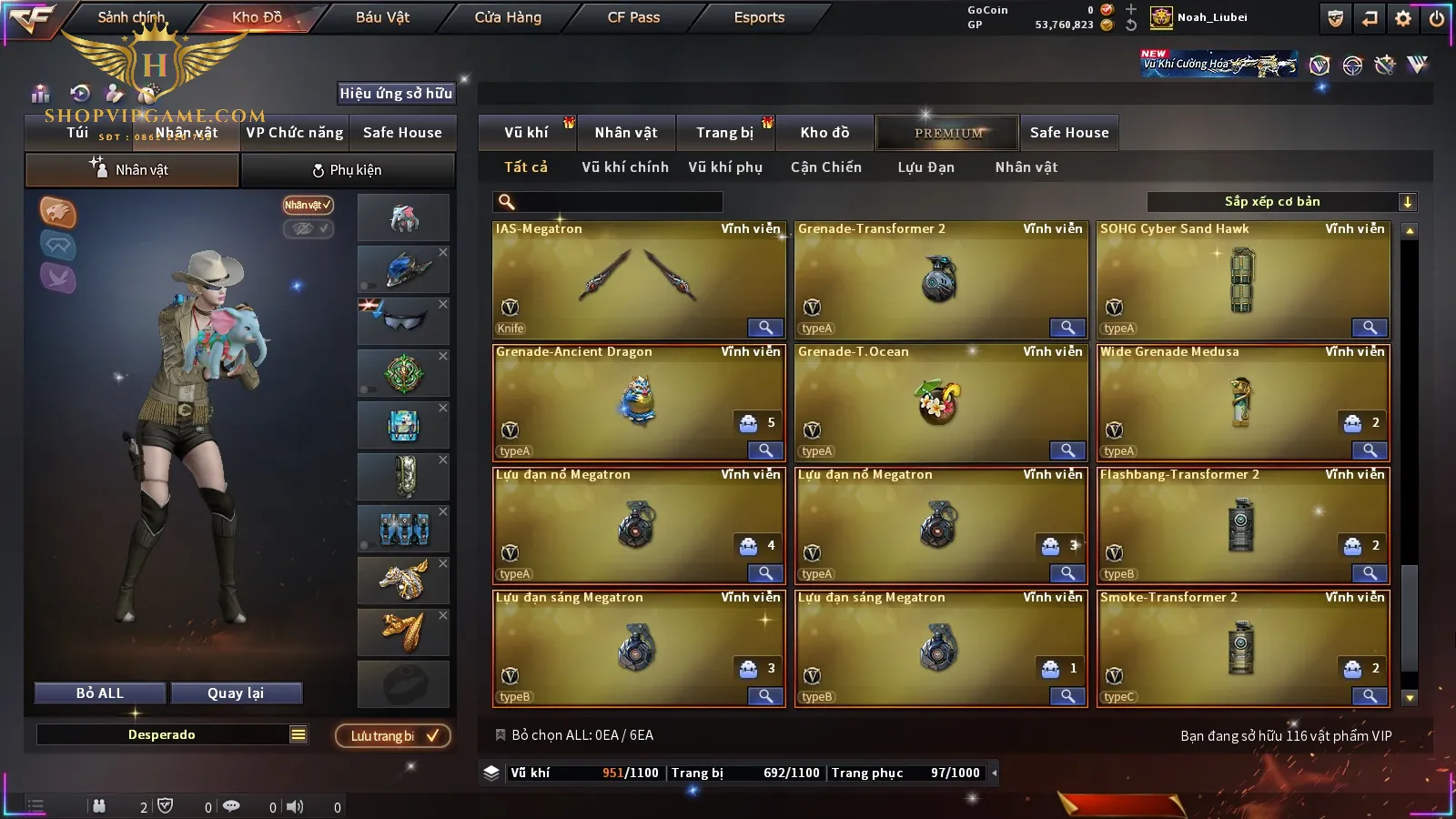
Task: Return to Sảnh chính lobby
Action: [x=131, y=17]
